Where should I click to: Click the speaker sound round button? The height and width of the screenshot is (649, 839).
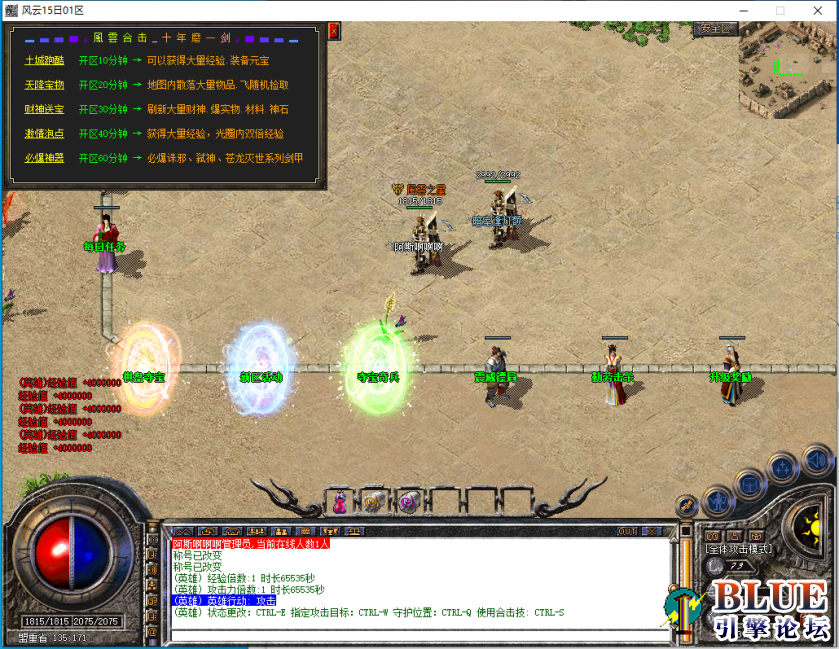tap(817, 460)
